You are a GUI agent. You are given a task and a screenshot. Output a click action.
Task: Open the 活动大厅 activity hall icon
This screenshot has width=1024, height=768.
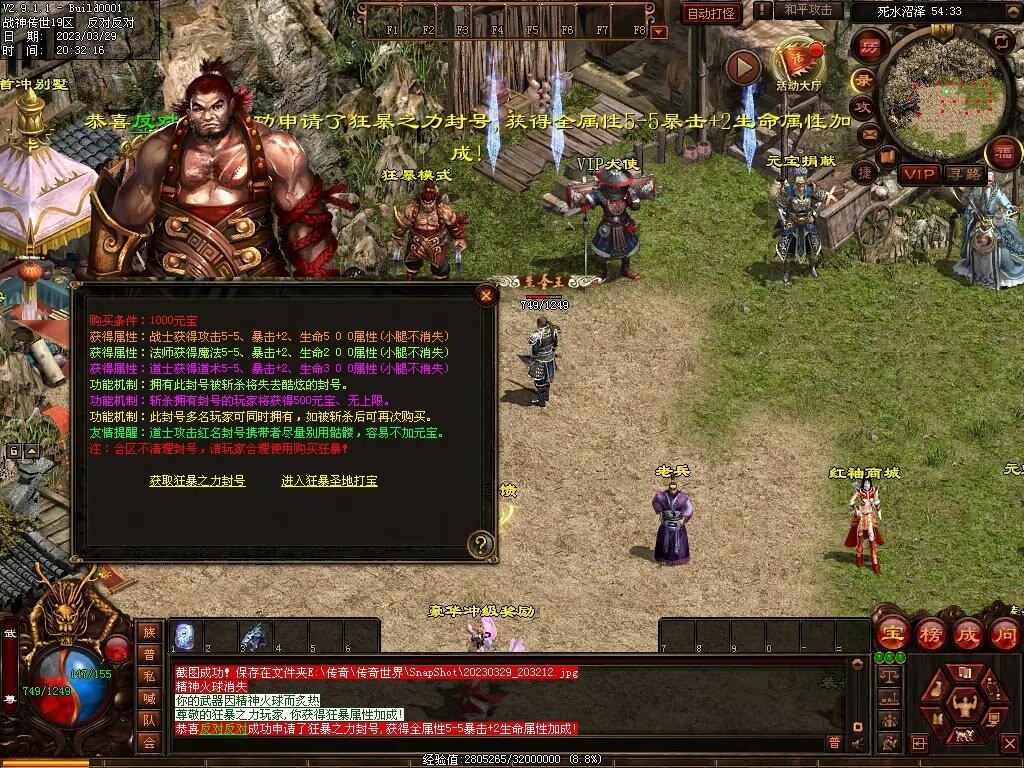pyautogui.click(x=797, y=62)
